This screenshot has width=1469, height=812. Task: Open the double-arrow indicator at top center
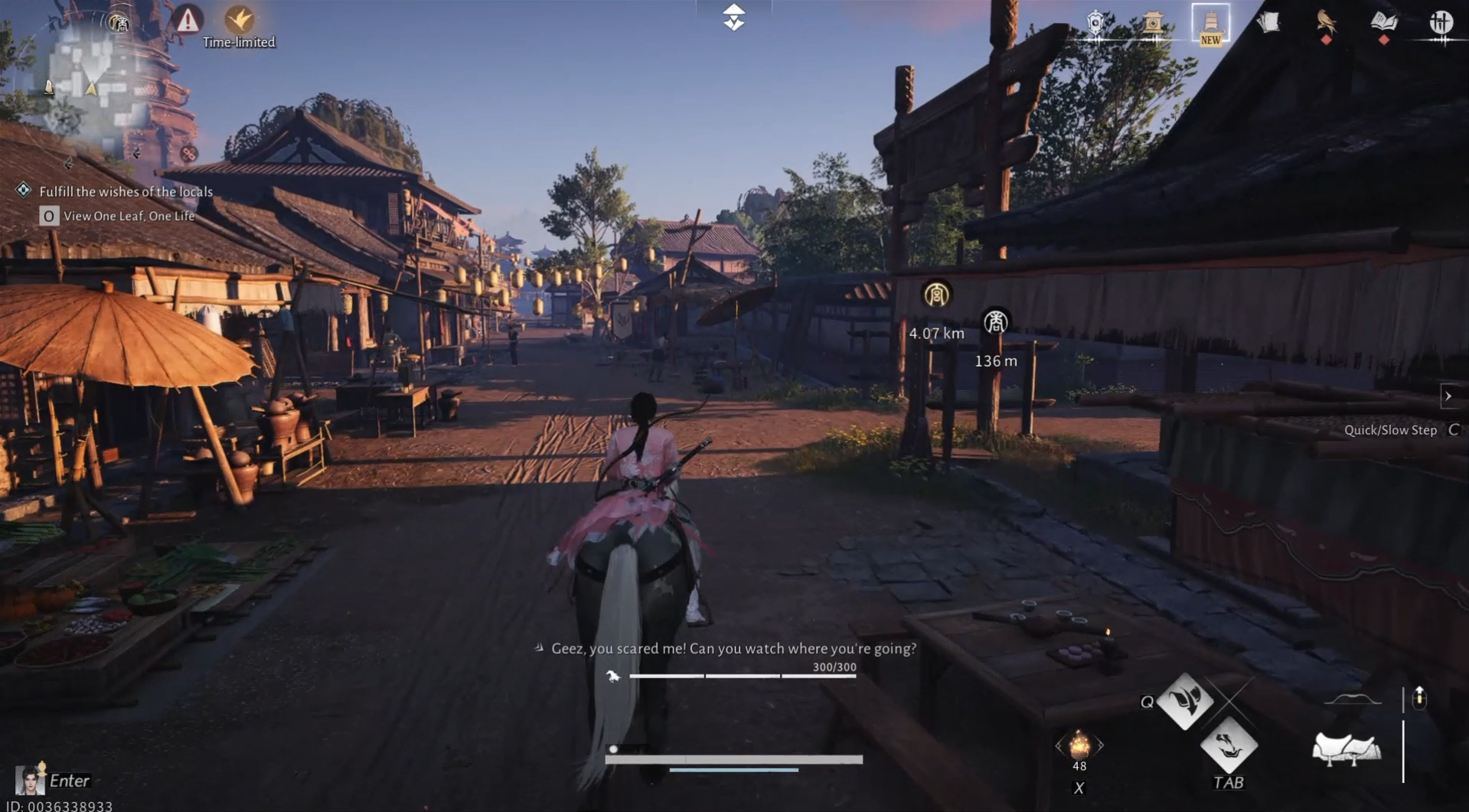(x=733, y=17)
